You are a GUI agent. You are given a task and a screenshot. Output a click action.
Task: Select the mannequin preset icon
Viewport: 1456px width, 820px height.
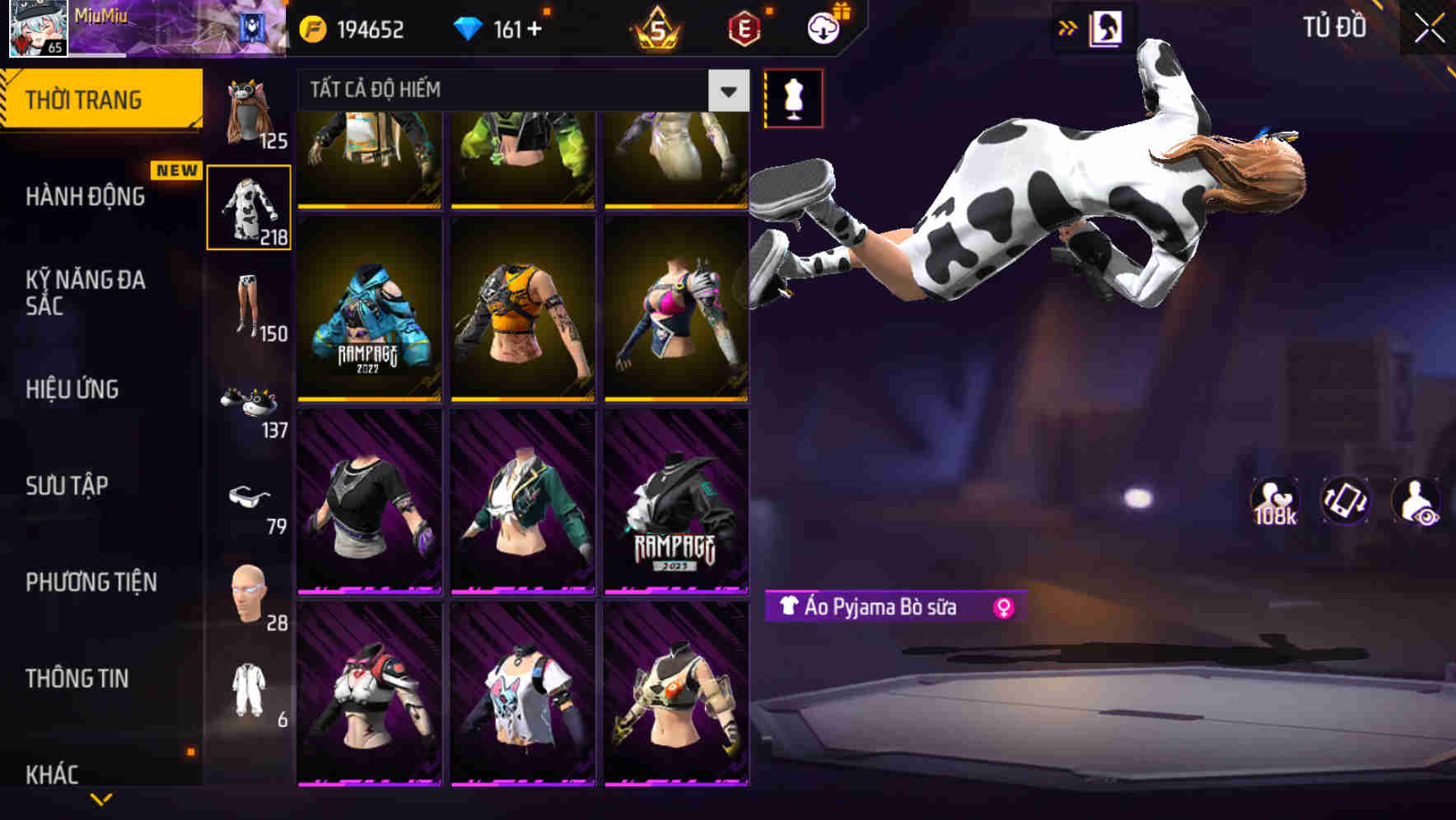(793, 97)
